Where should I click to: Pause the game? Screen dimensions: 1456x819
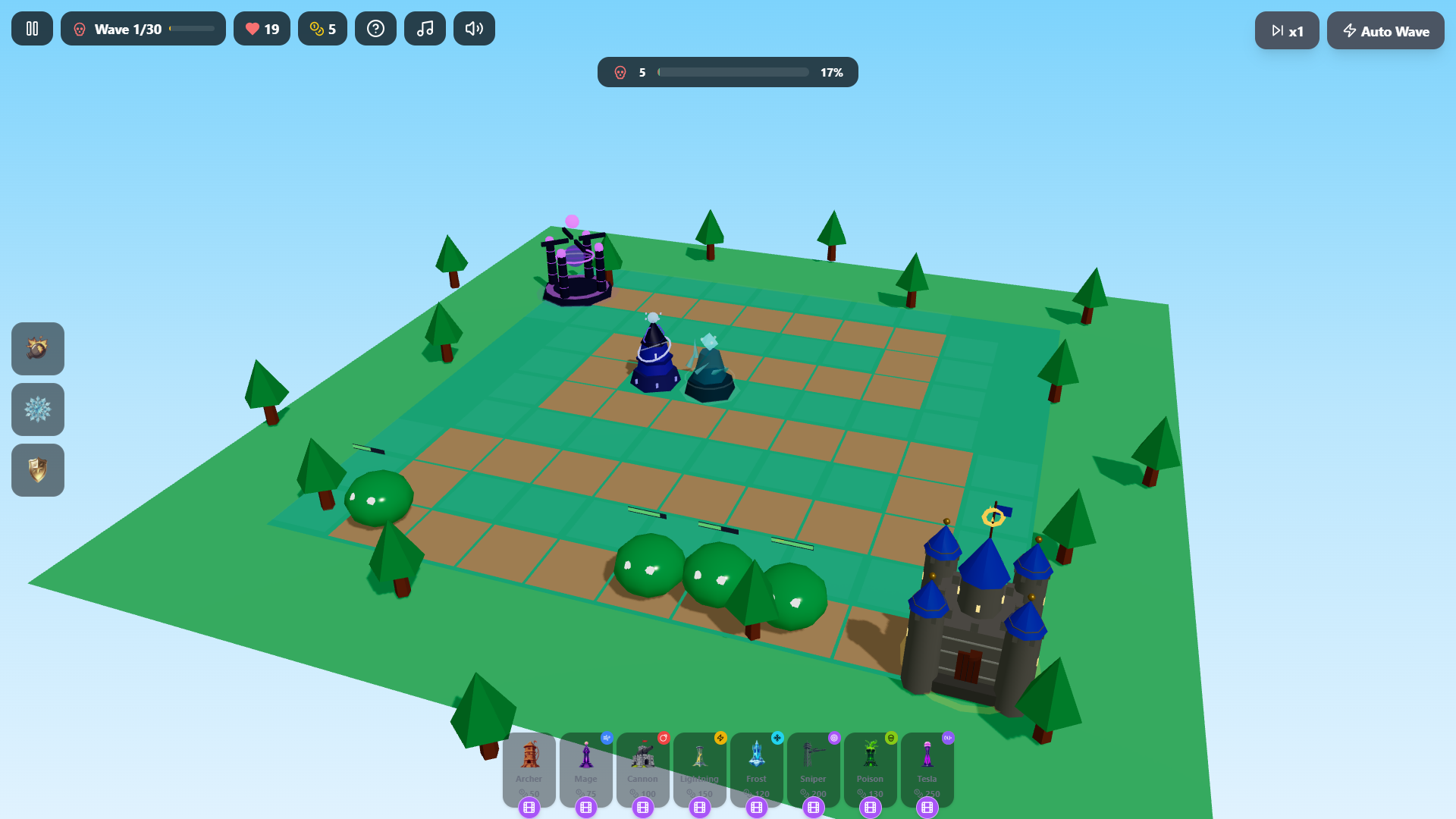[32, 28]
